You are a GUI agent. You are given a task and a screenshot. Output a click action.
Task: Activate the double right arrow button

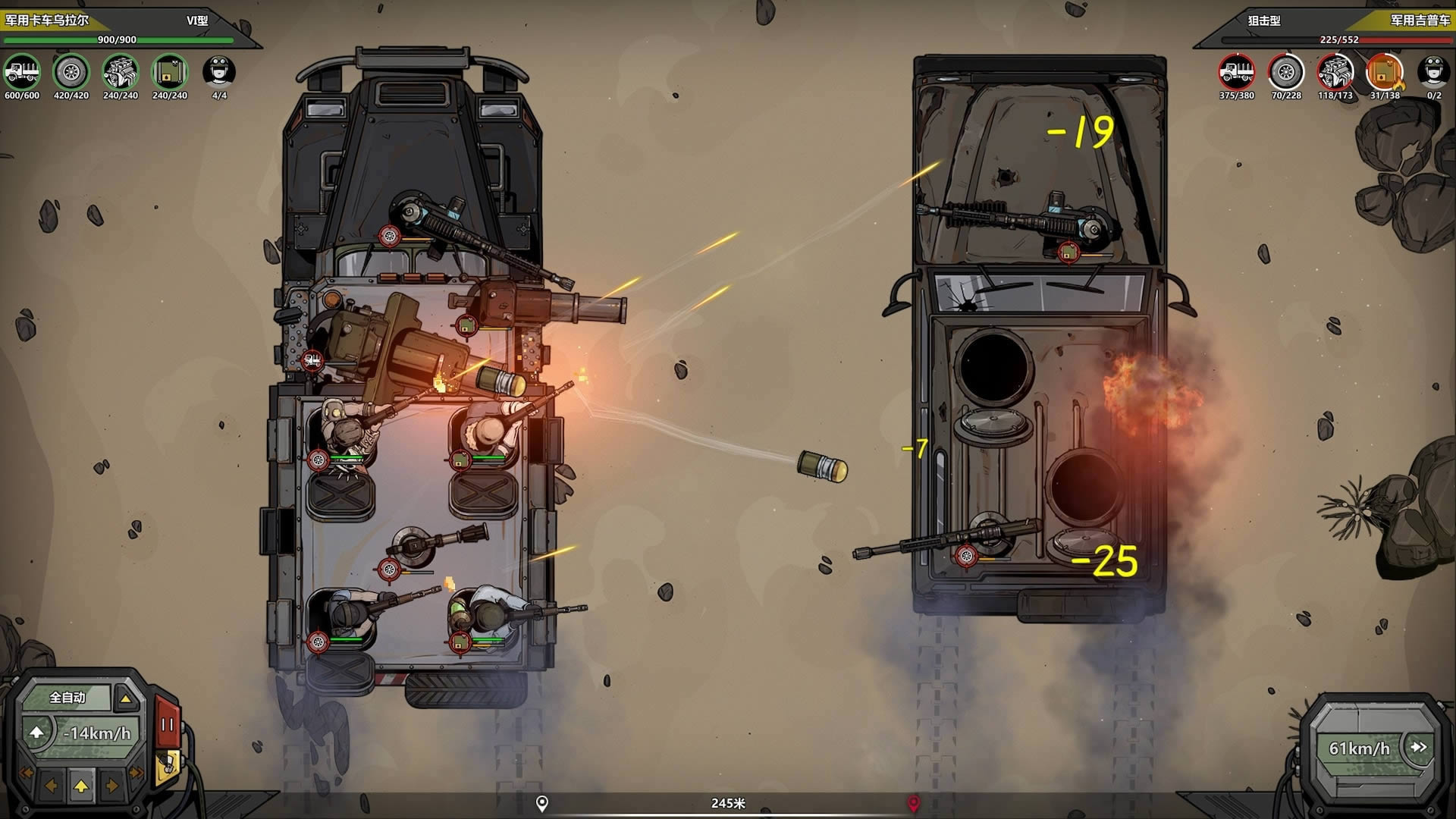[x=136, y=773]
